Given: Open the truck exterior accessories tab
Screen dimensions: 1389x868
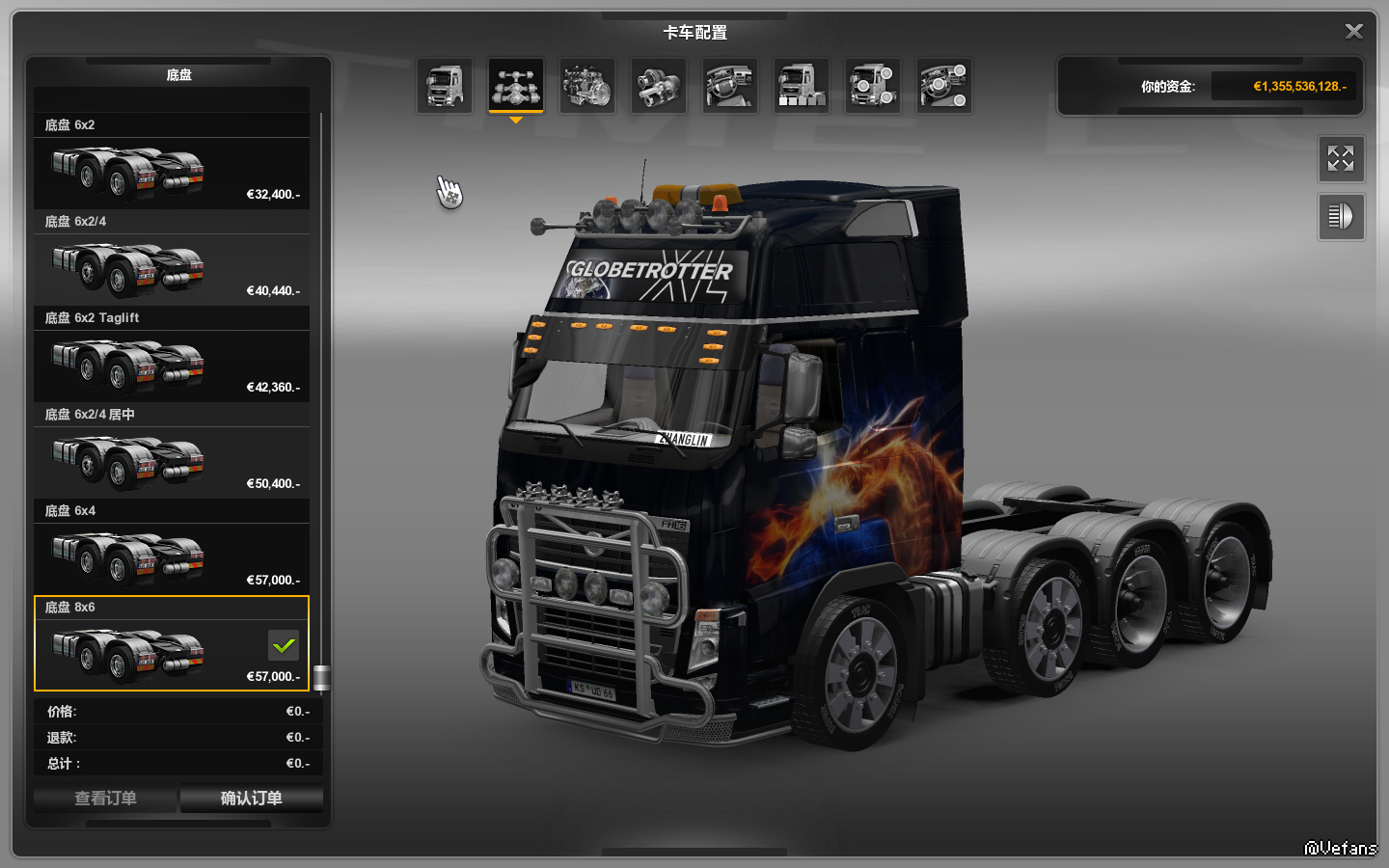Looking at the screenshot, I should pos(873,86).
